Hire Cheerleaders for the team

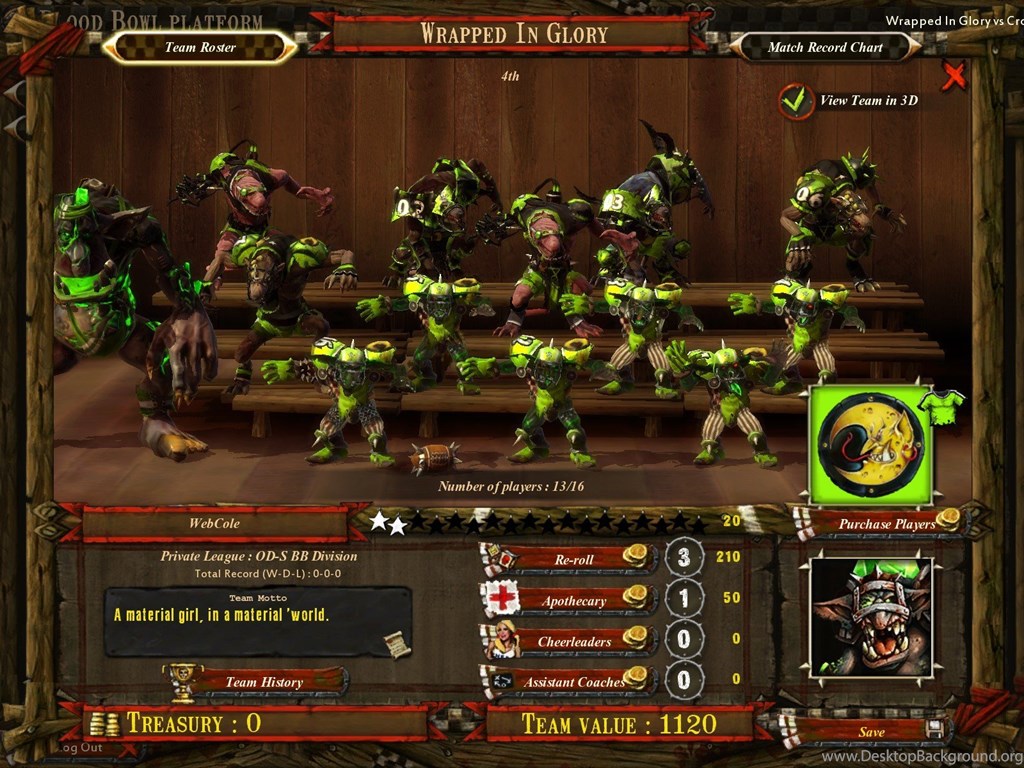pos(573,641)
